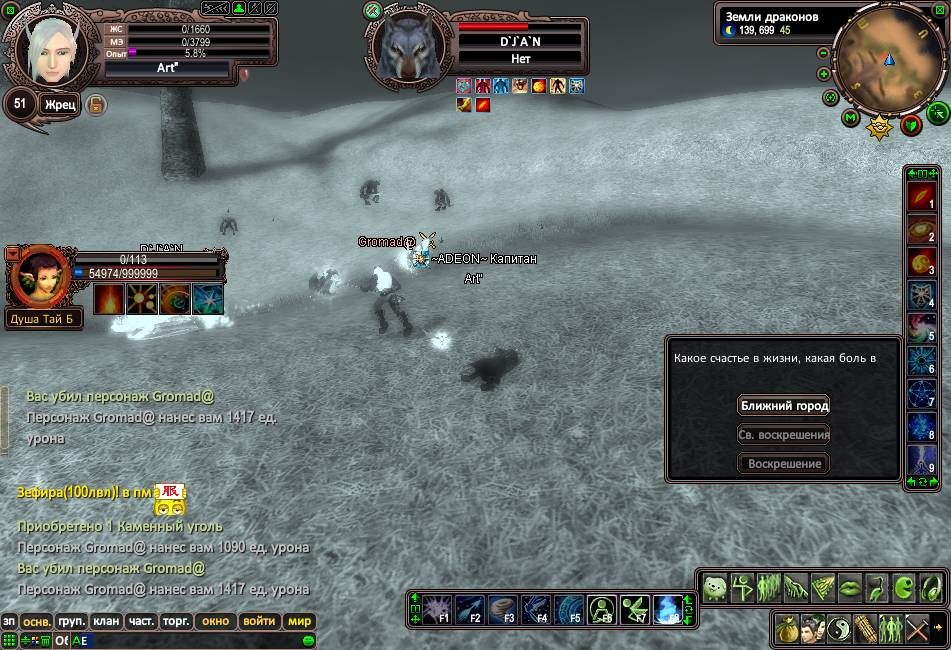Open the chat smiley emoticon picker
Image resolution: width=951 pixels, height=650 pixels.
click(x=308, y=640)
